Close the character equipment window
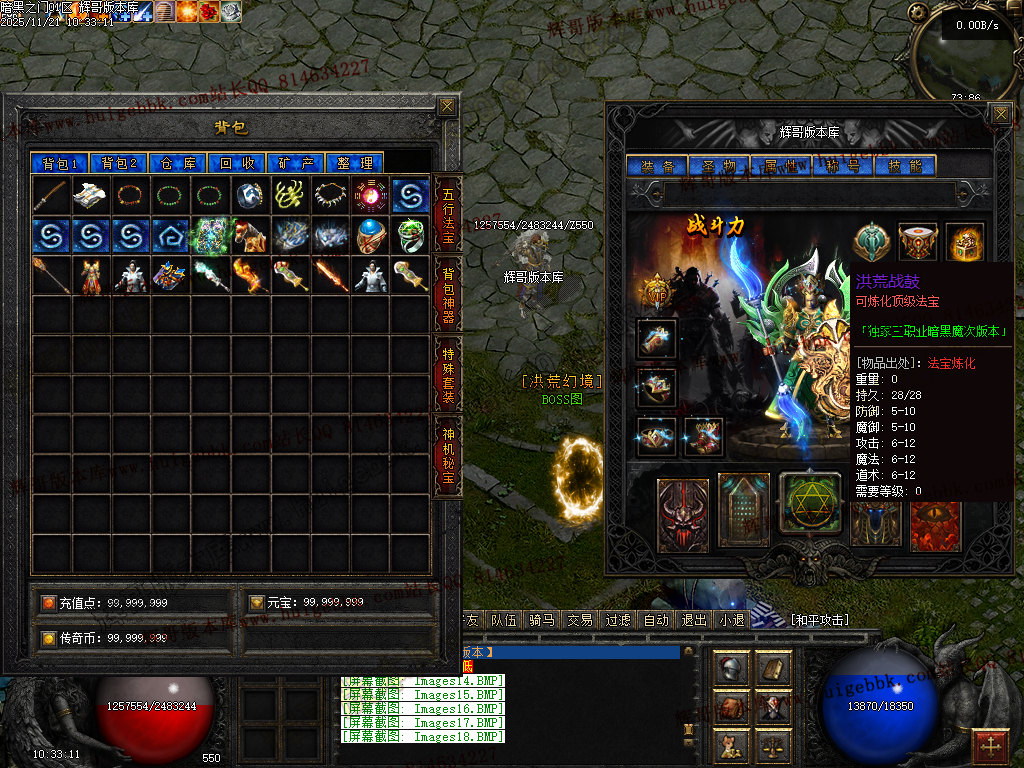This screenshot has width=1024, height=768. [x=1000, y=114]
